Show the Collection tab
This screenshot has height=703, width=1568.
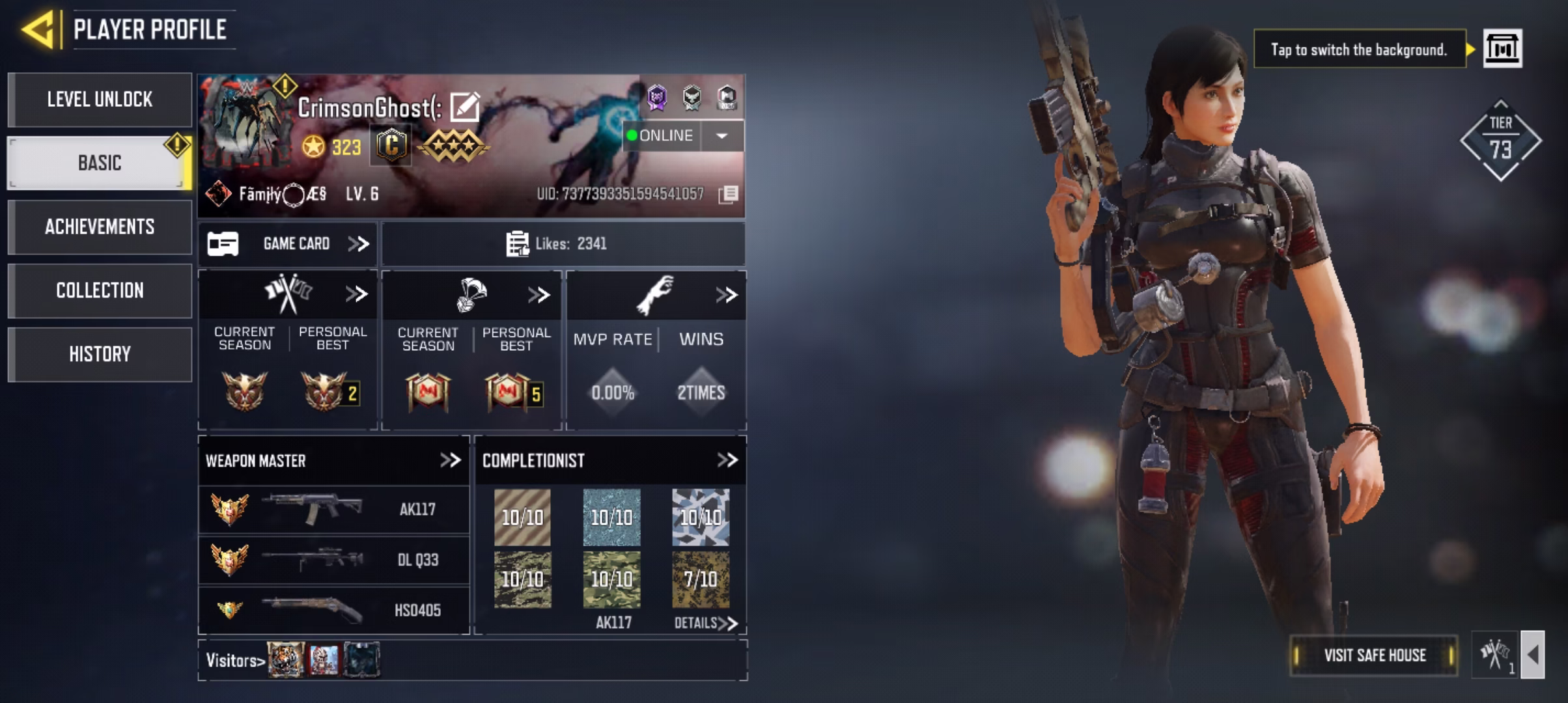100,290
